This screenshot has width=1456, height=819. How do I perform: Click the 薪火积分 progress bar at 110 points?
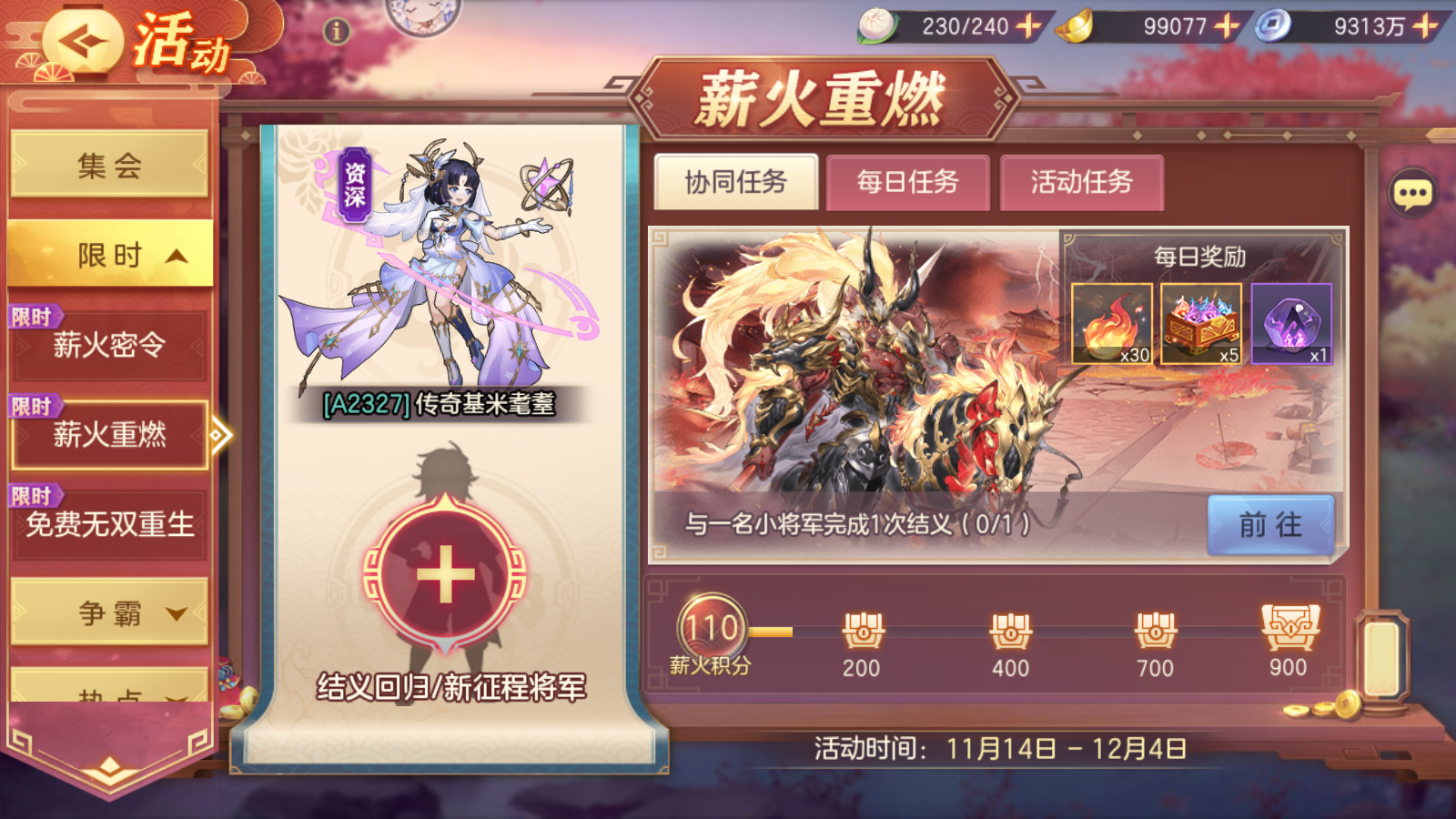[x=713, y=626]
